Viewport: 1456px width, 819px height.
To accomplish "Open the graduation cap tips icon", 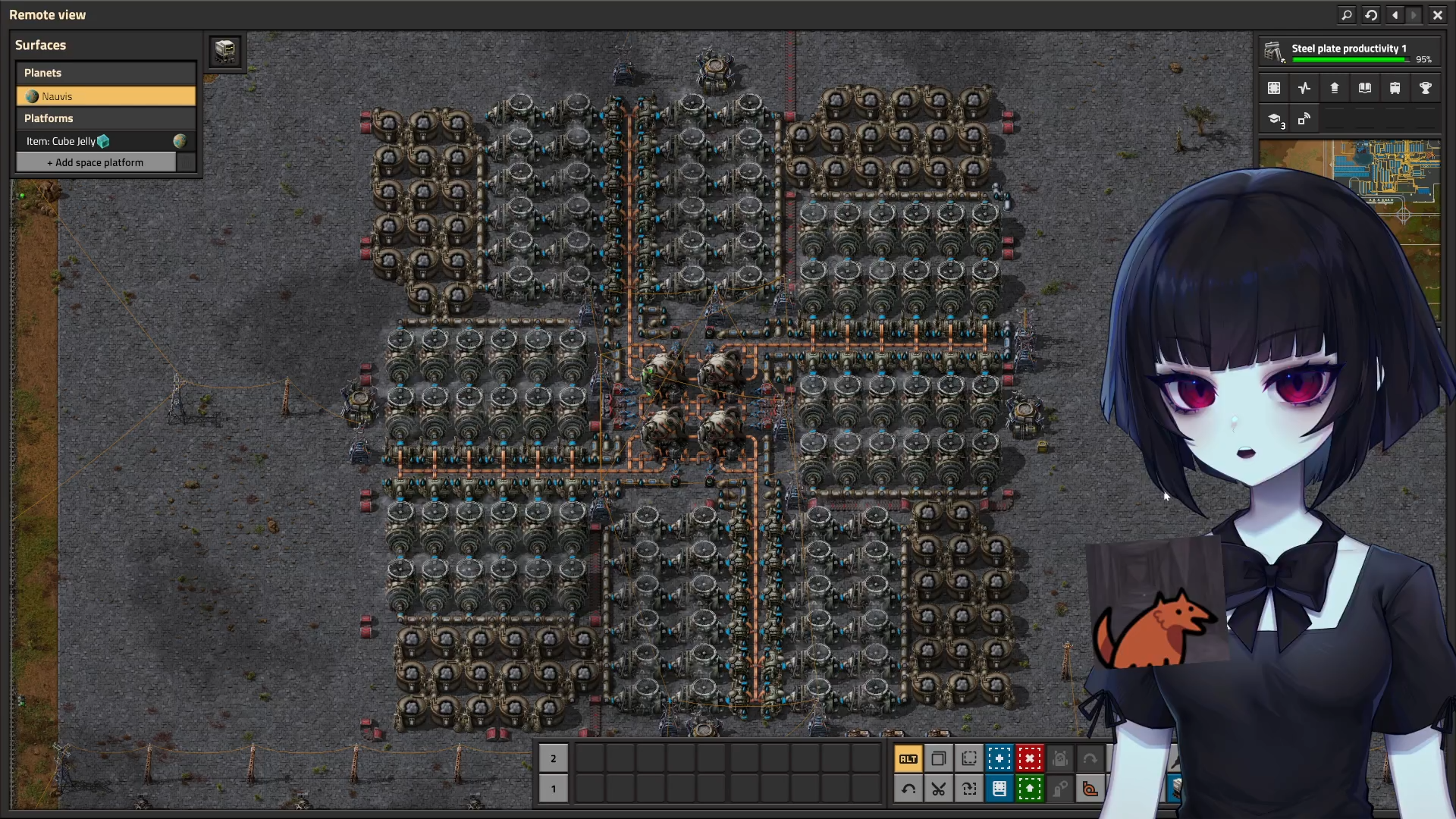I will pos(1275,119).
